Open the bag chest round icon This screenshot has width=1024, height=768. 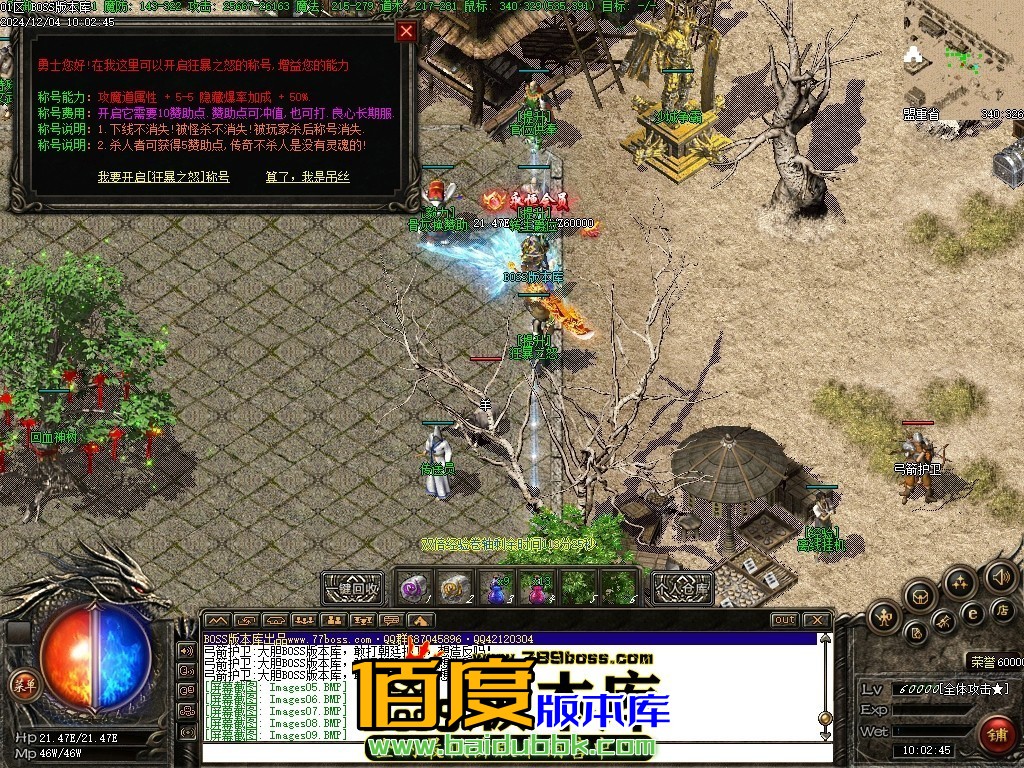coord(921,597)
